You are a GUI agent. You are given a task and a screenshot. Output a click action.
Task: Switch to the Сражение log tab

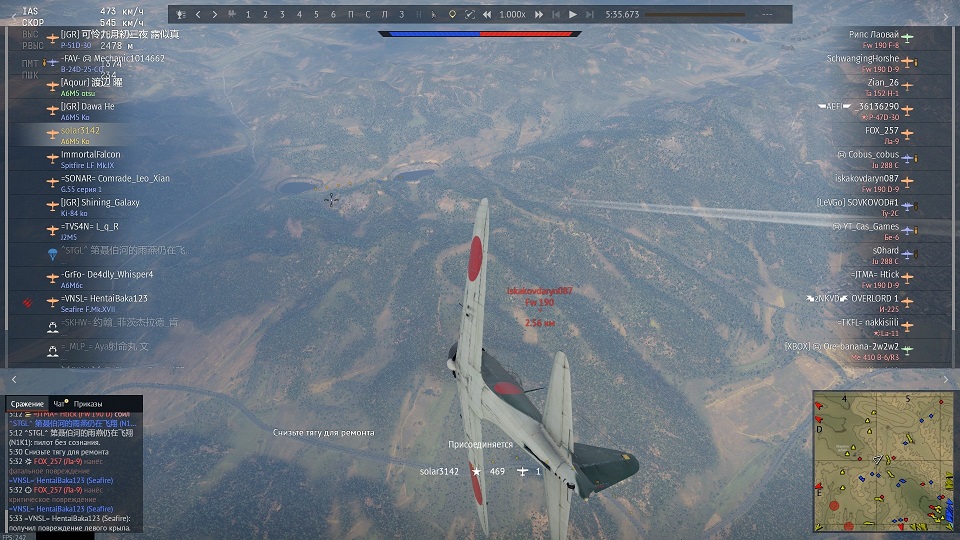[x=27, y=404]
